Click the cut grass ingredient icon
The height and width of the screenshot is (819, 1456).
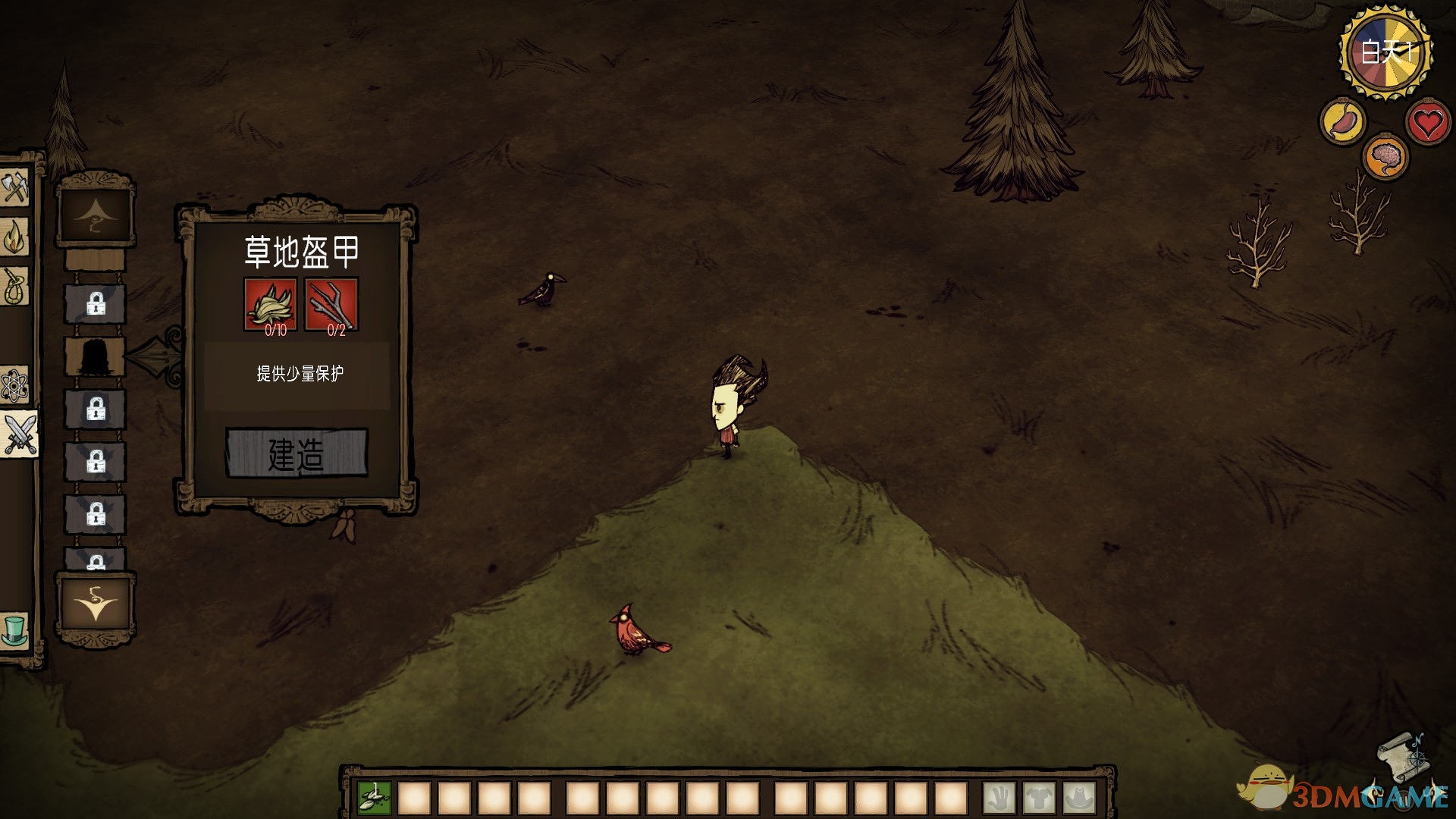(270, 304)
